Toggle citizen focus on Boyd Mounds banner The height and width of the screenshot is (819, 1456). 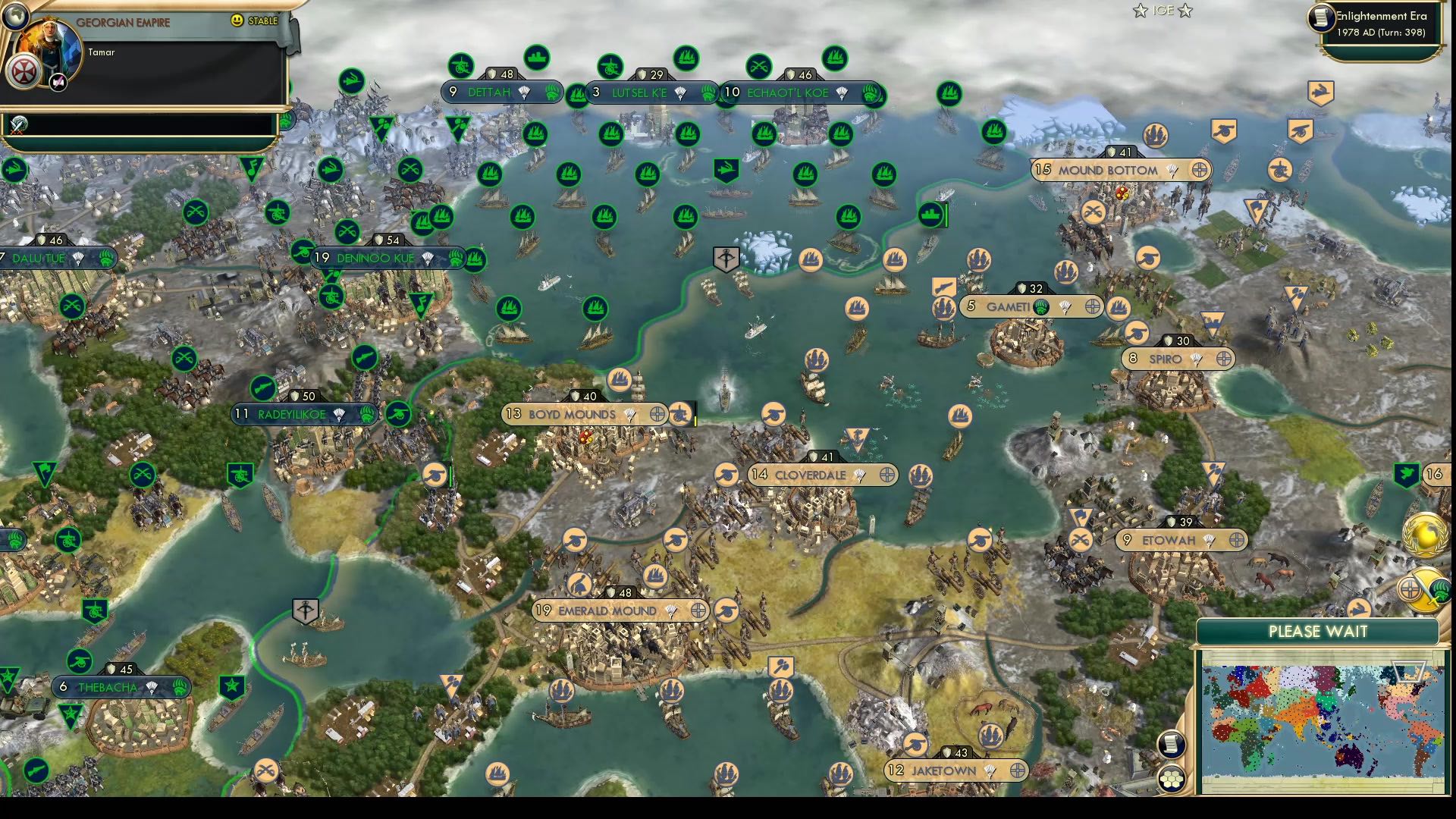(x=657, y=415)
